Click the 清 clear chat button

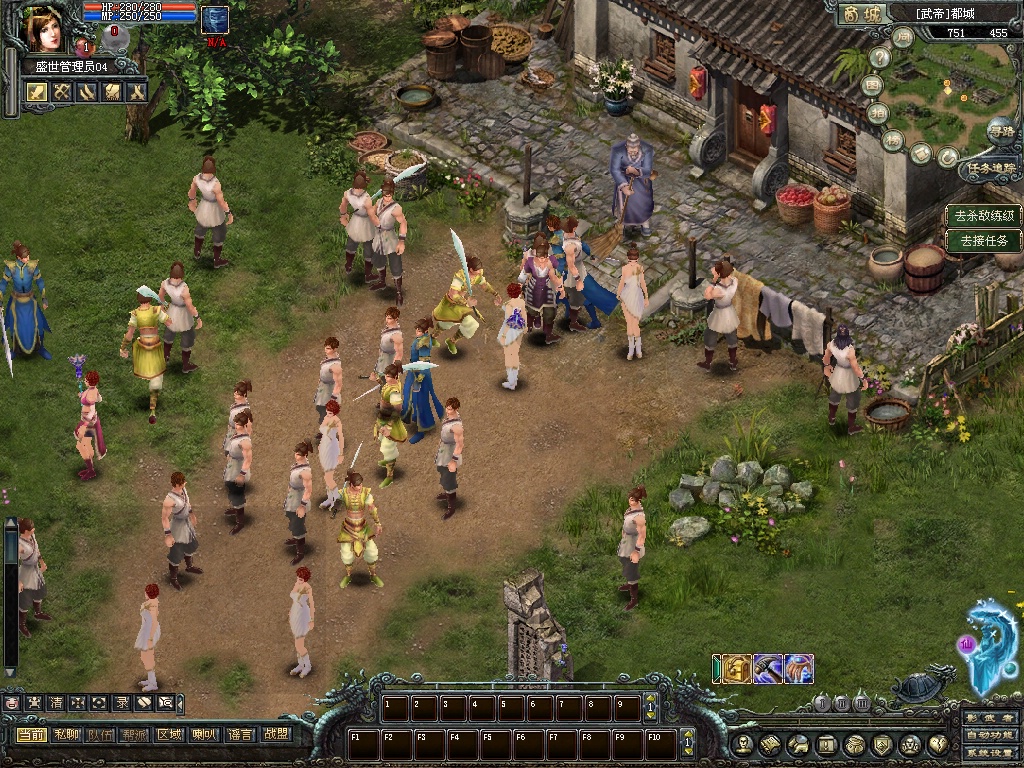(x=55, y=703)
